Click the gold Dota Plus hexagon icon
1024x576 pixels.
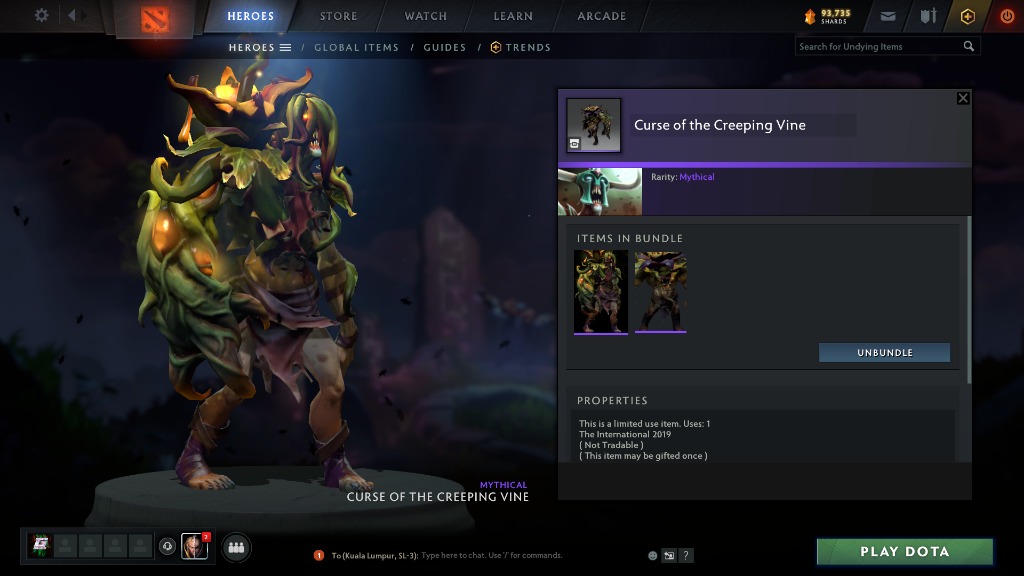coord(967,16)
